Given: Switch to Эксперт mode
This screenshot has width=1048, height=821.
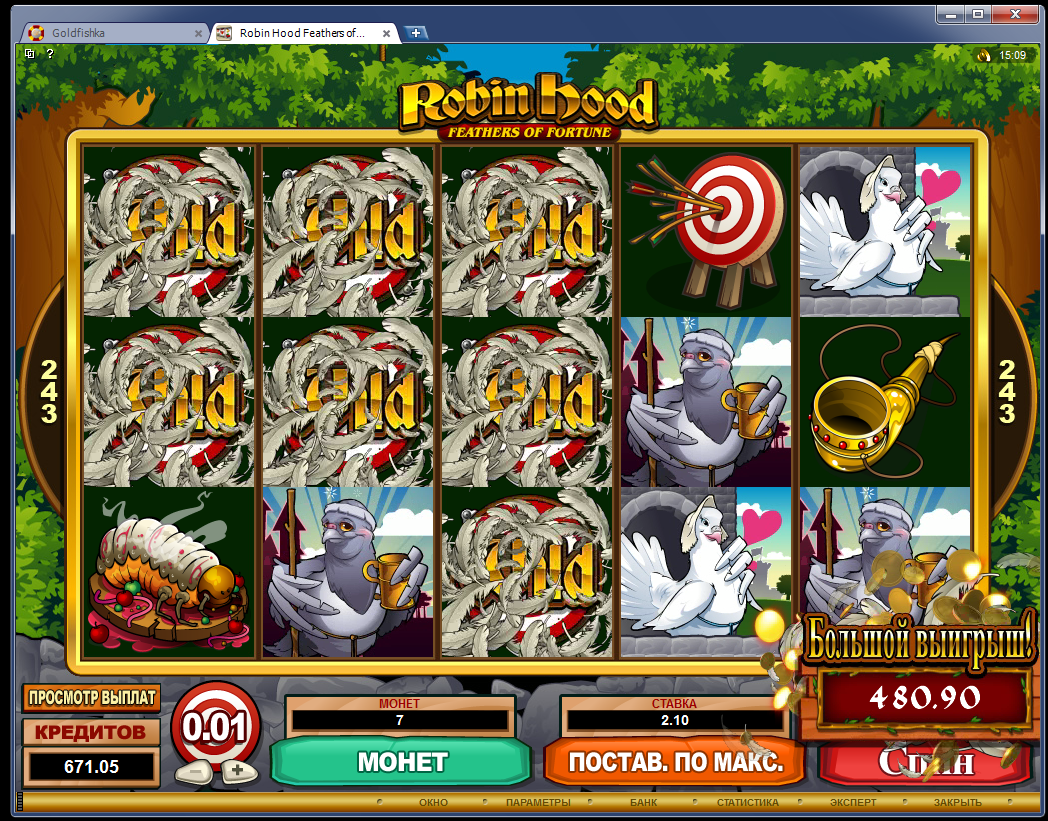Looking at the screenshot, I should 852,803.
